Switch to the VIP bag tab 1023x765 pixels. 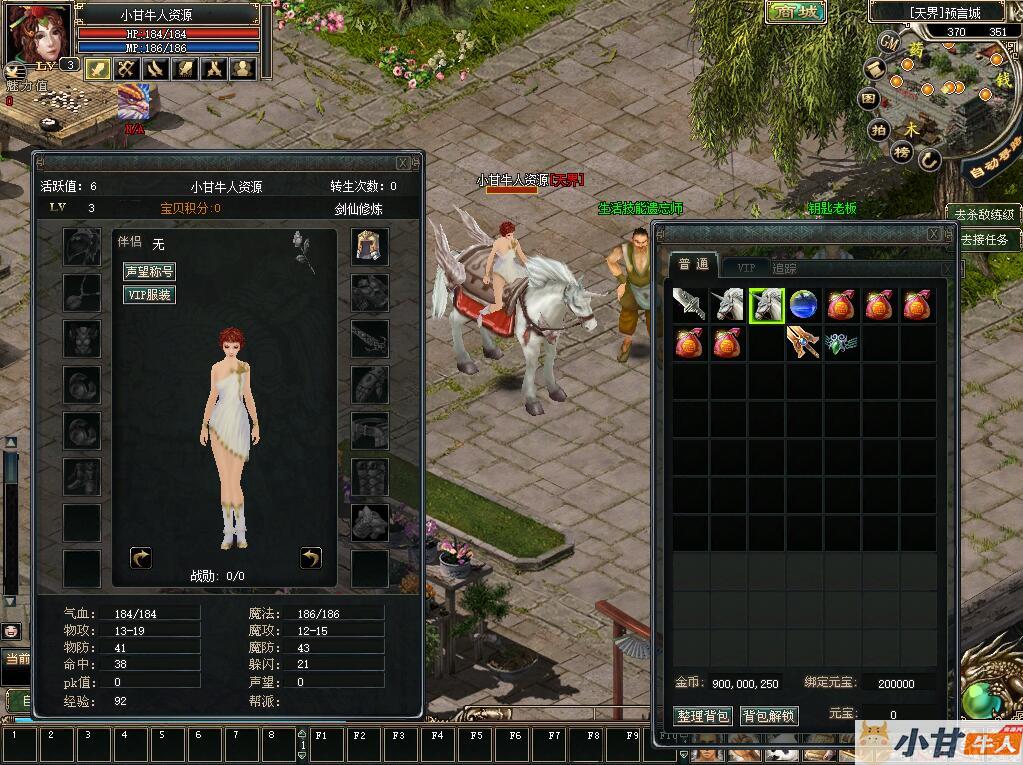[746, 267]
